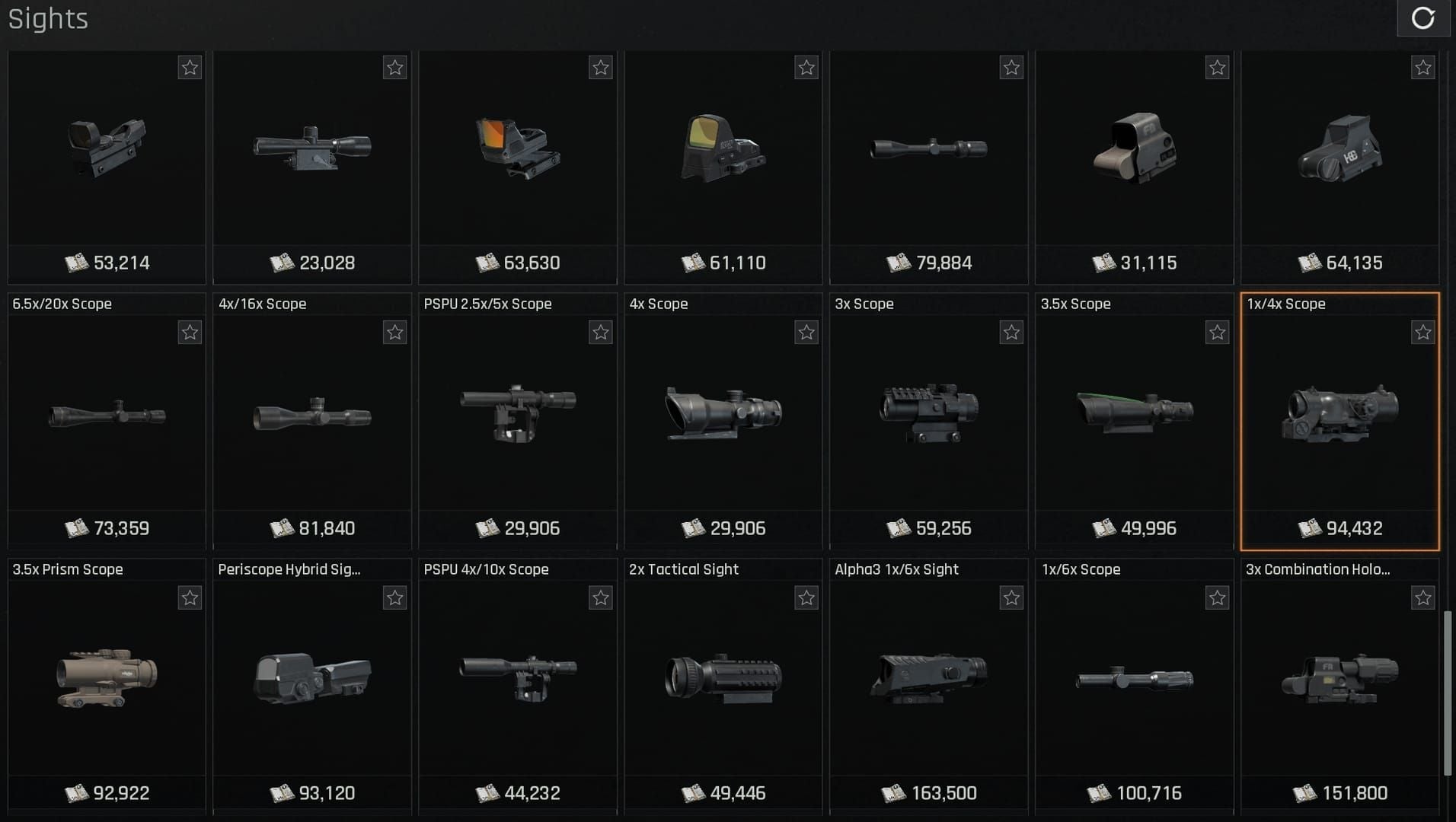Select the Periscope Hybrid Sight tile

[312, 679]
